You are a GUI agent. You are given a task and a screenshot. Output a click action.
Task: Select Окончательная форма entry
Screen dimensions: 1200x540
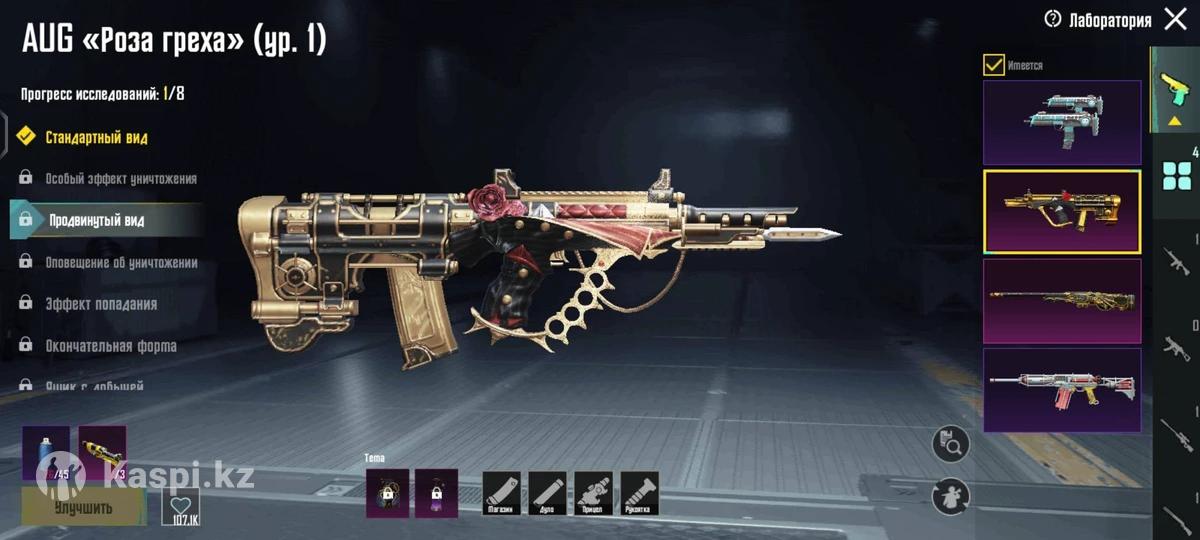point(110,346)
